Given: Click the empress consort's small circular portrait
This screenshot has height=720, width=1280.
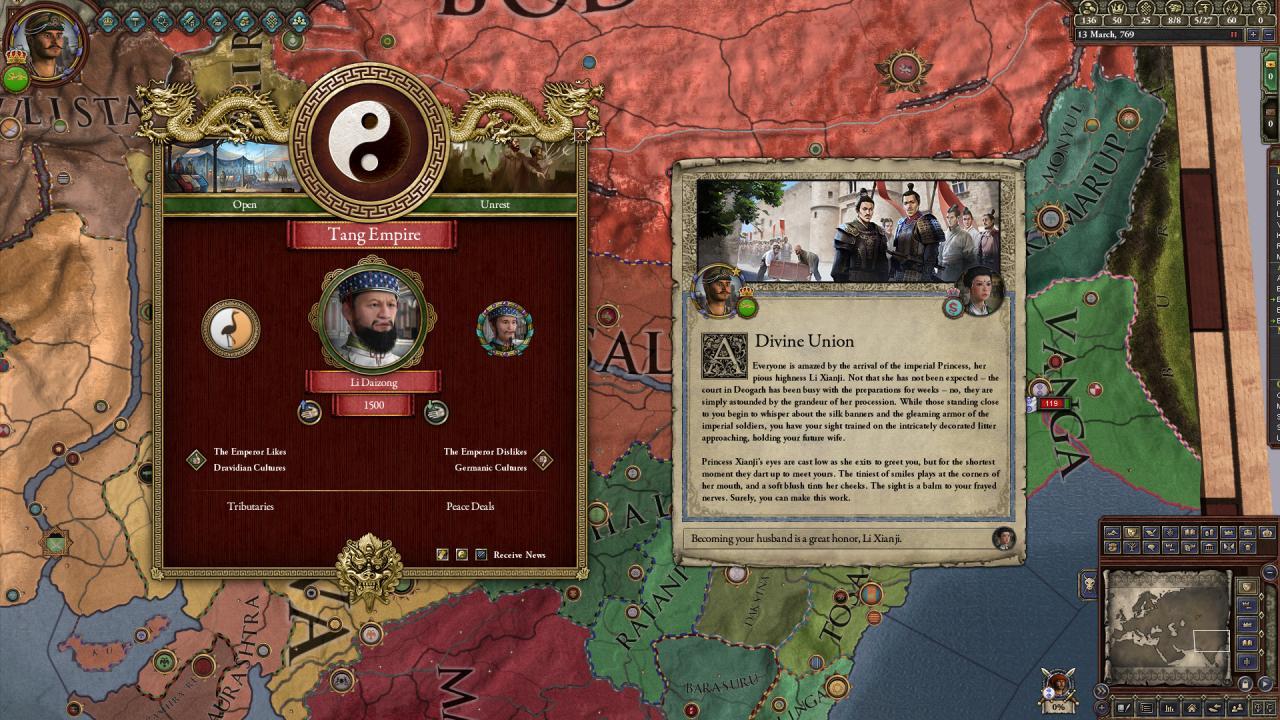Looking at the screenshot, I should [505, 328].
